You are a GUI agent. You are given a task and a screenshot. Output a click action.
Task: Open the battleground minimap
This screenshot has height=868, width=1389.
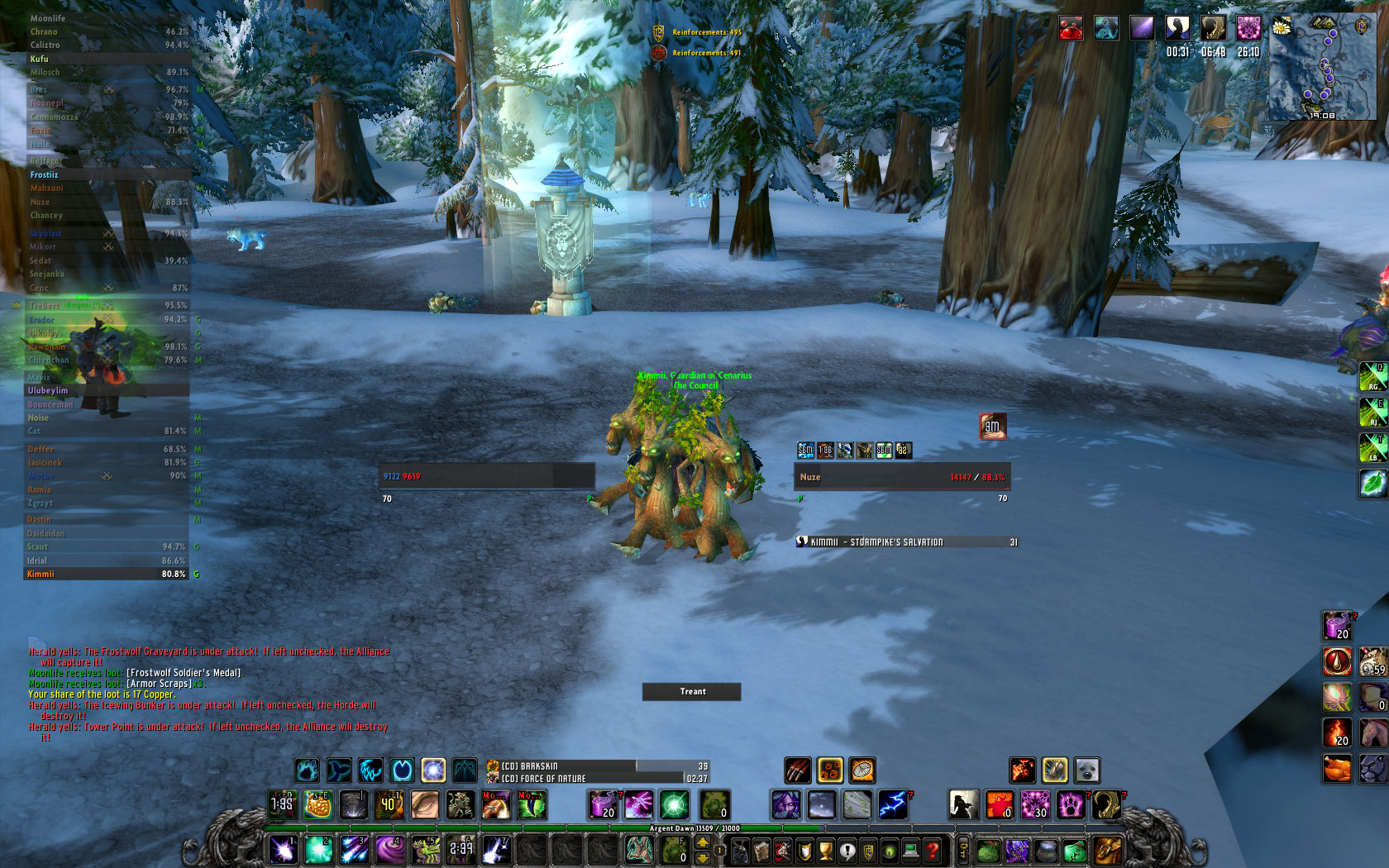coord(1323,66)
